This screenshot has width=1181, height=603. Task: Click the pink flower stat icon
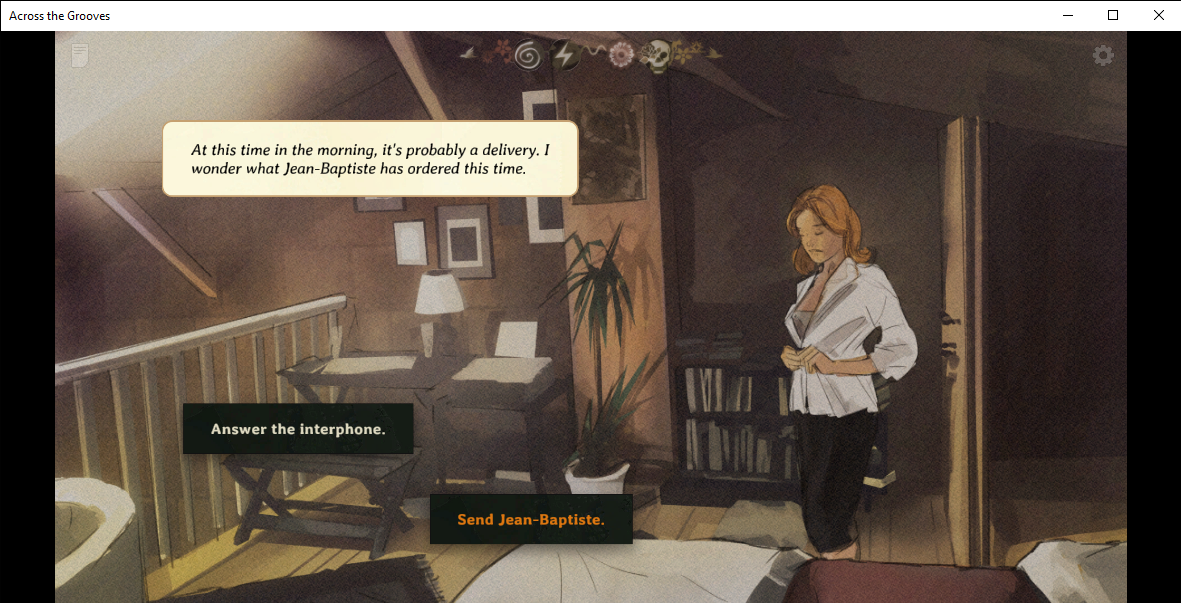(x=621, y=56)
